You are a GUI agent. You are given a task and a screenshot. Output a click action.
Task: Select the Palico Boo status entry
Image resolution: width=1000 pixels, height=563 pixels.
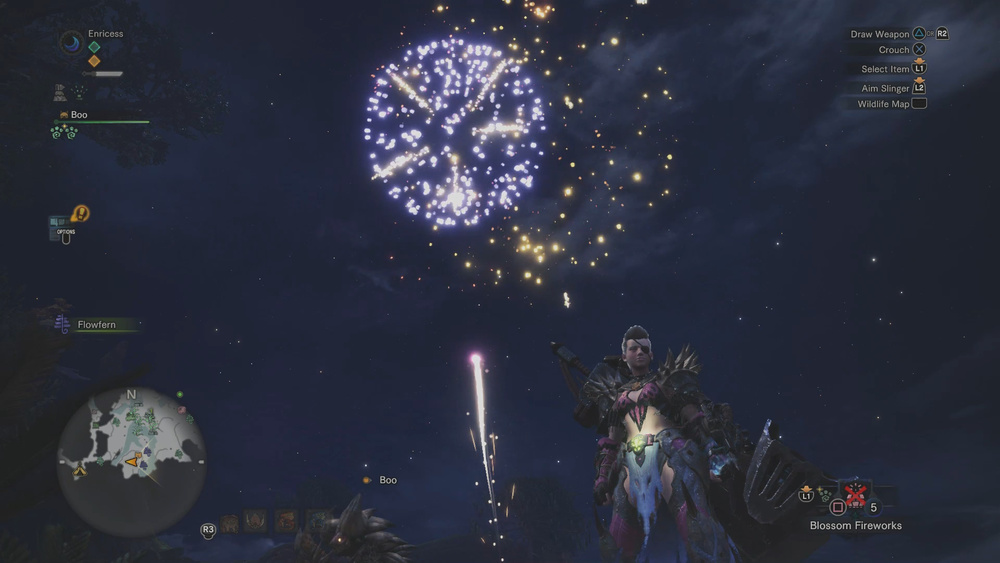(x=78, y=115)
